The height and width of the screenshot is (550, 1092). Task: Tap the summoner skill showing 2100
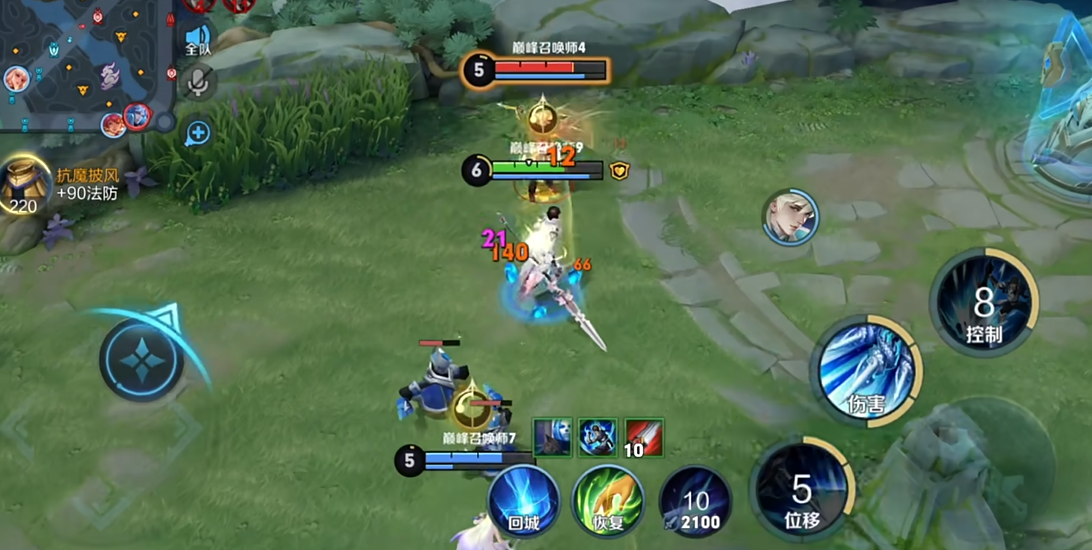pos(695,501)
